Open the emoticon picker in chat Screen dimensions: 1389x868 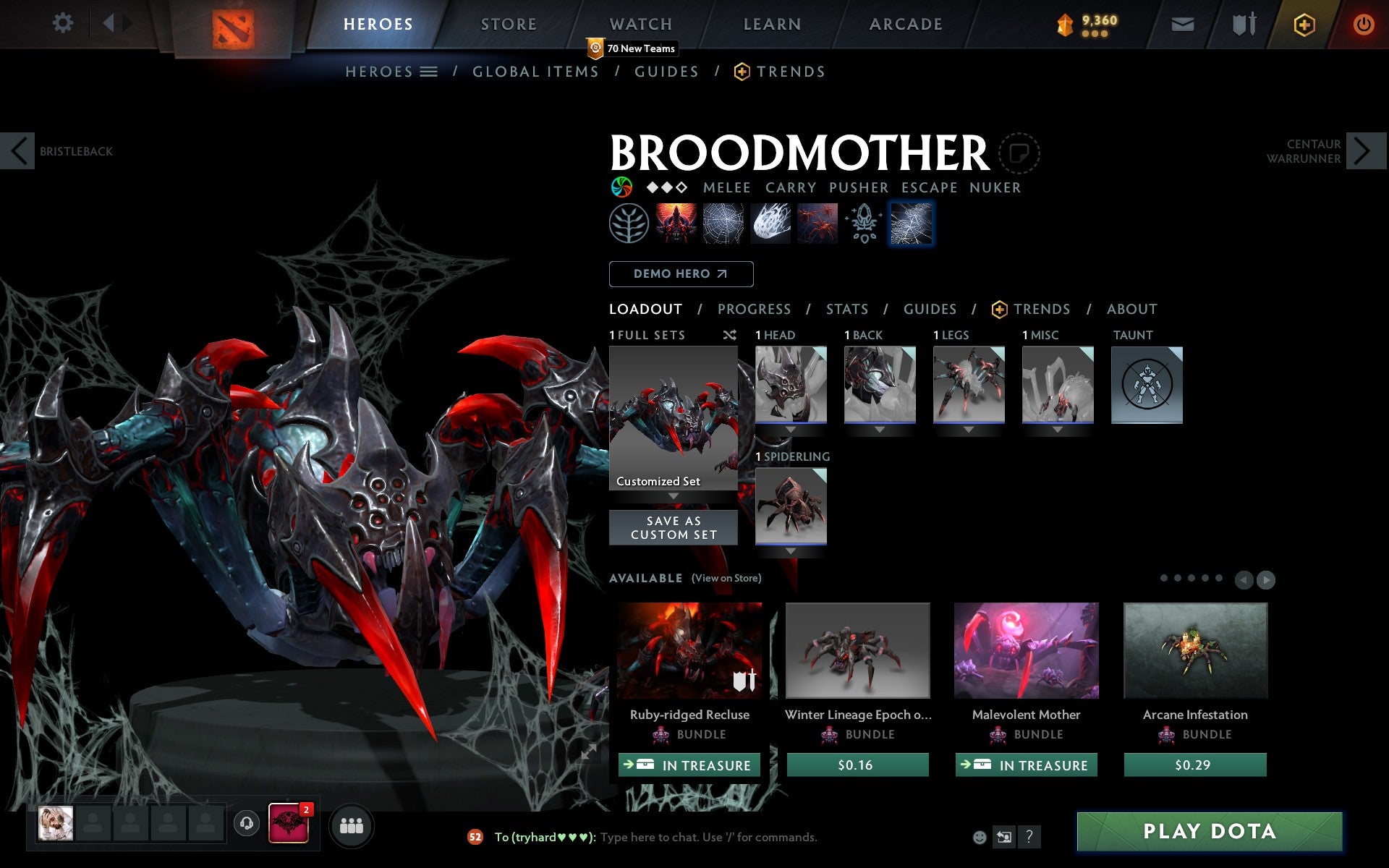point(980,838)
